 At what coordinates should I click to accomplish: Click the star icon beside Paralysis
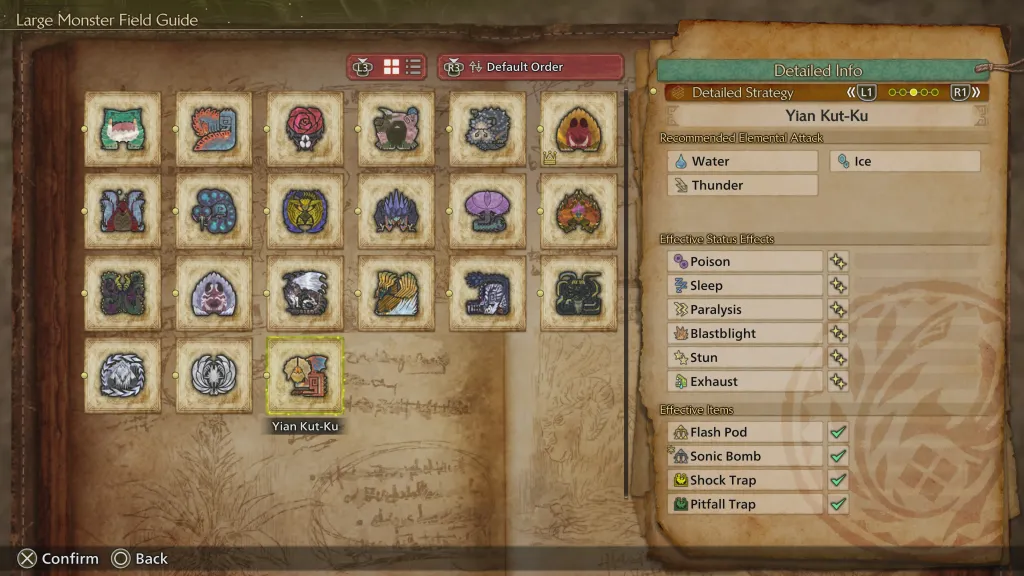click(x=838, y=310)
